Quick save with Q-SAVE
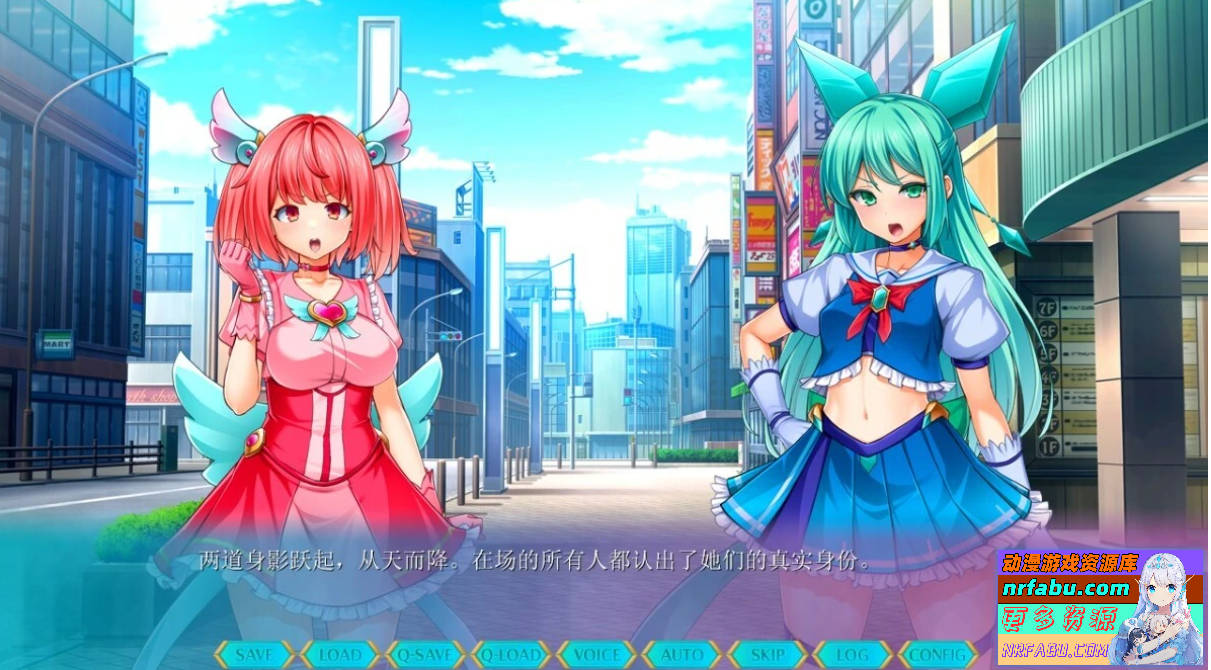1211x670 pixels. pos(426,655)
